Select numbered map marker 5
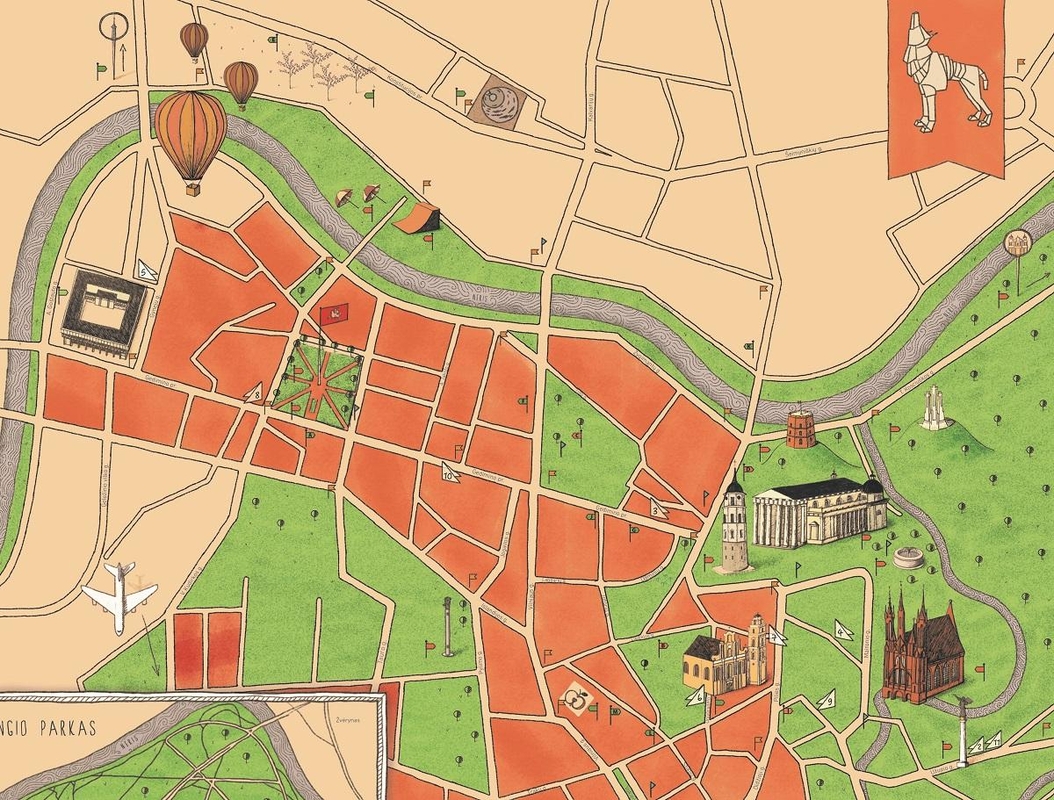 pos(146,270)
